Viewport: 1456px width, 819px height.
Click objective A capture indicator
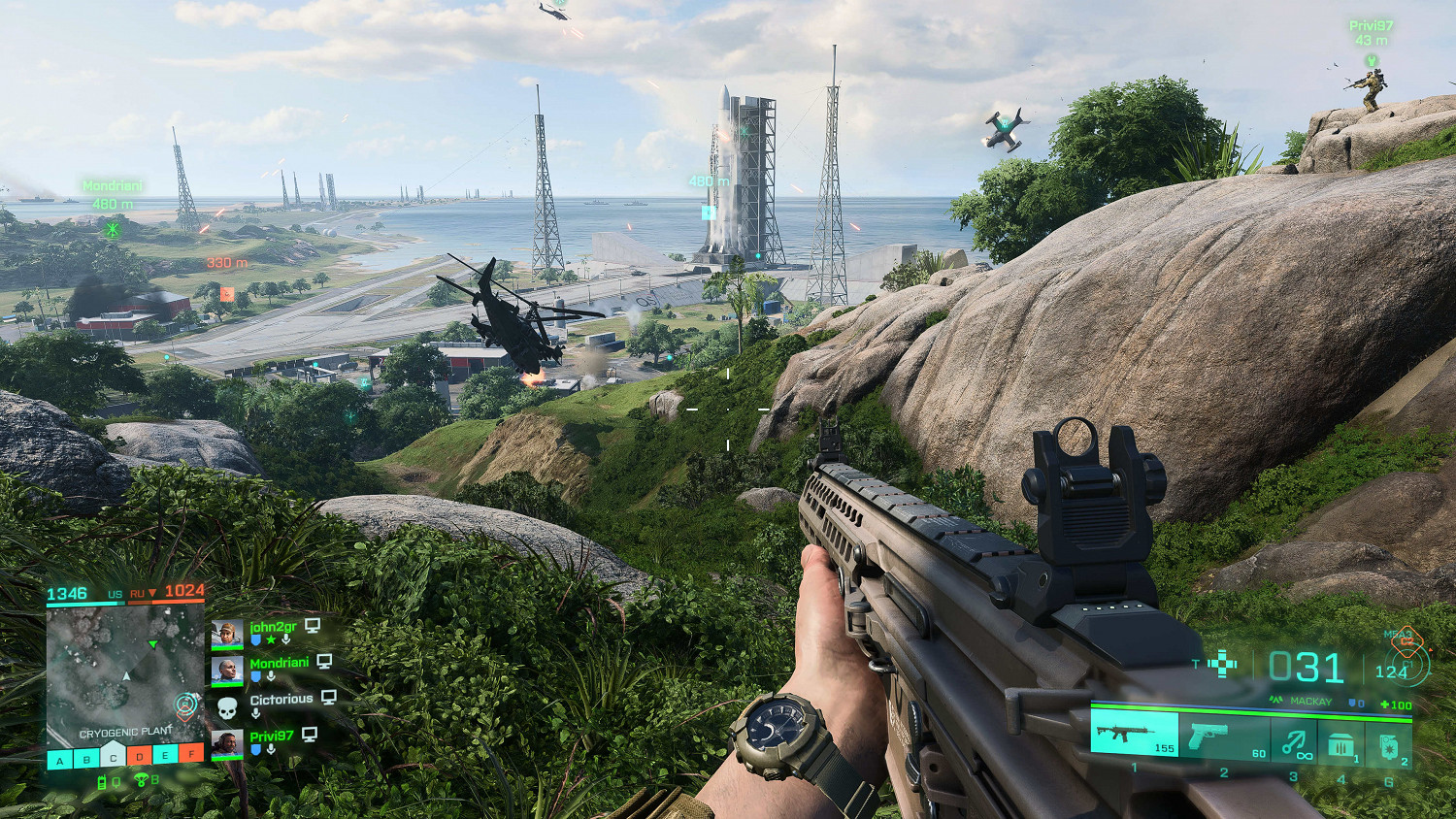click(x=60, y=759)
